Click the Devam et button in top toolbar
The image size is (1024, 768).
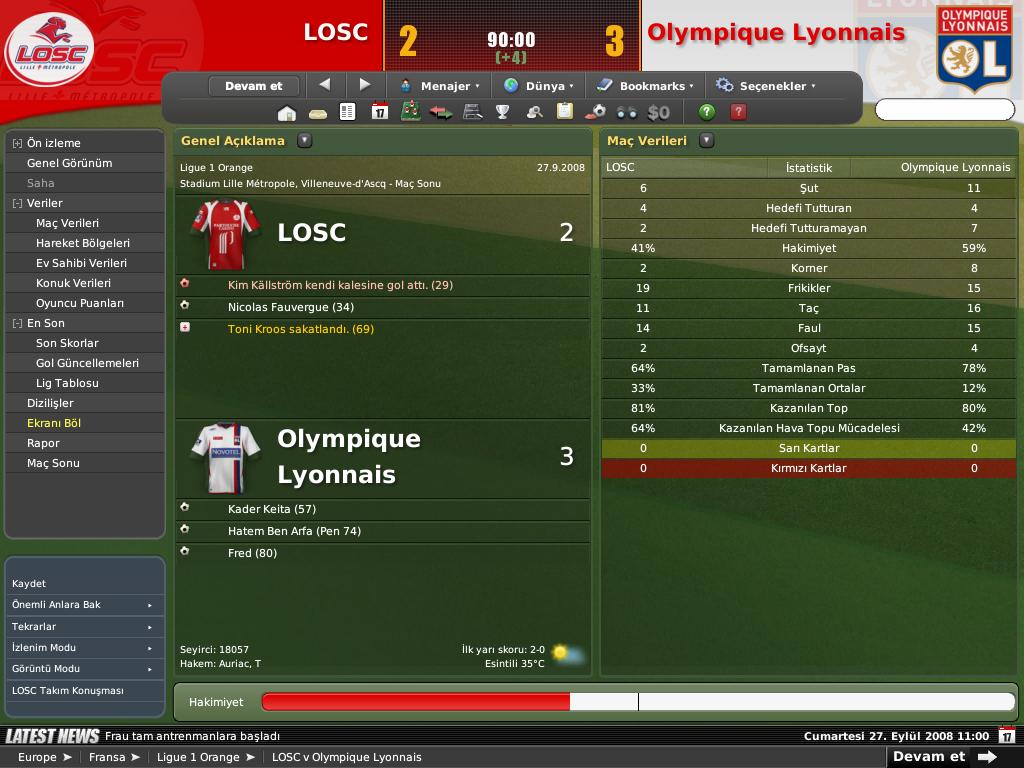pyautogui.click(x=254, y=86)
